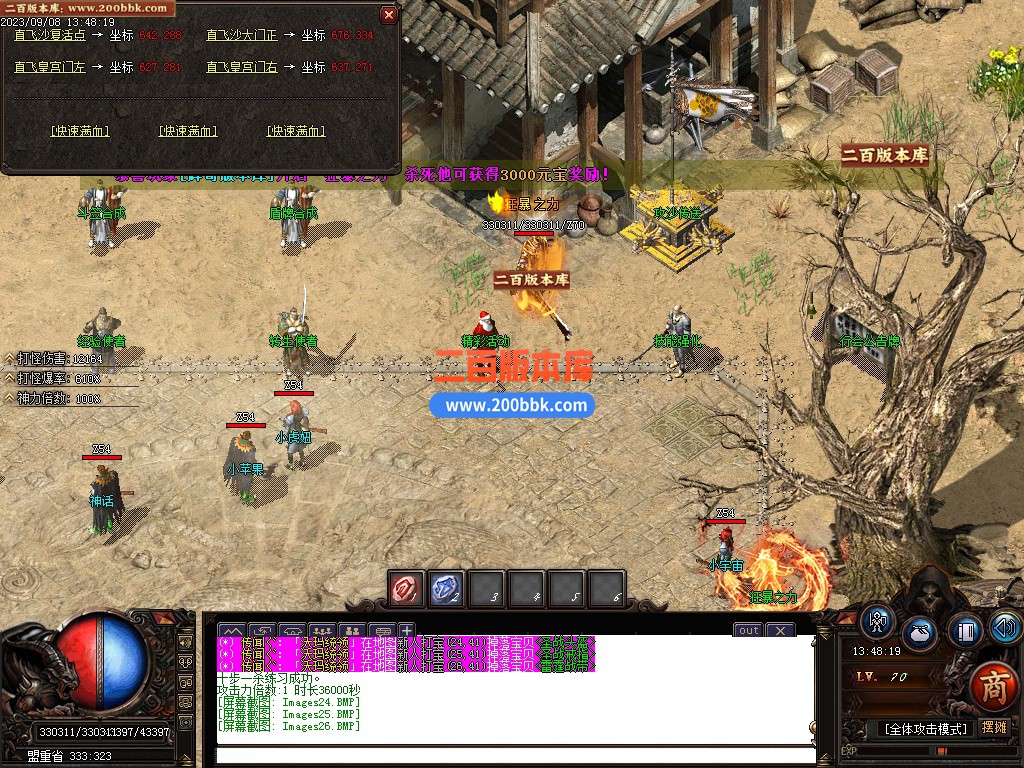
Task: Use the red potion in hotbar slot 1
Action: coord(407,589)
